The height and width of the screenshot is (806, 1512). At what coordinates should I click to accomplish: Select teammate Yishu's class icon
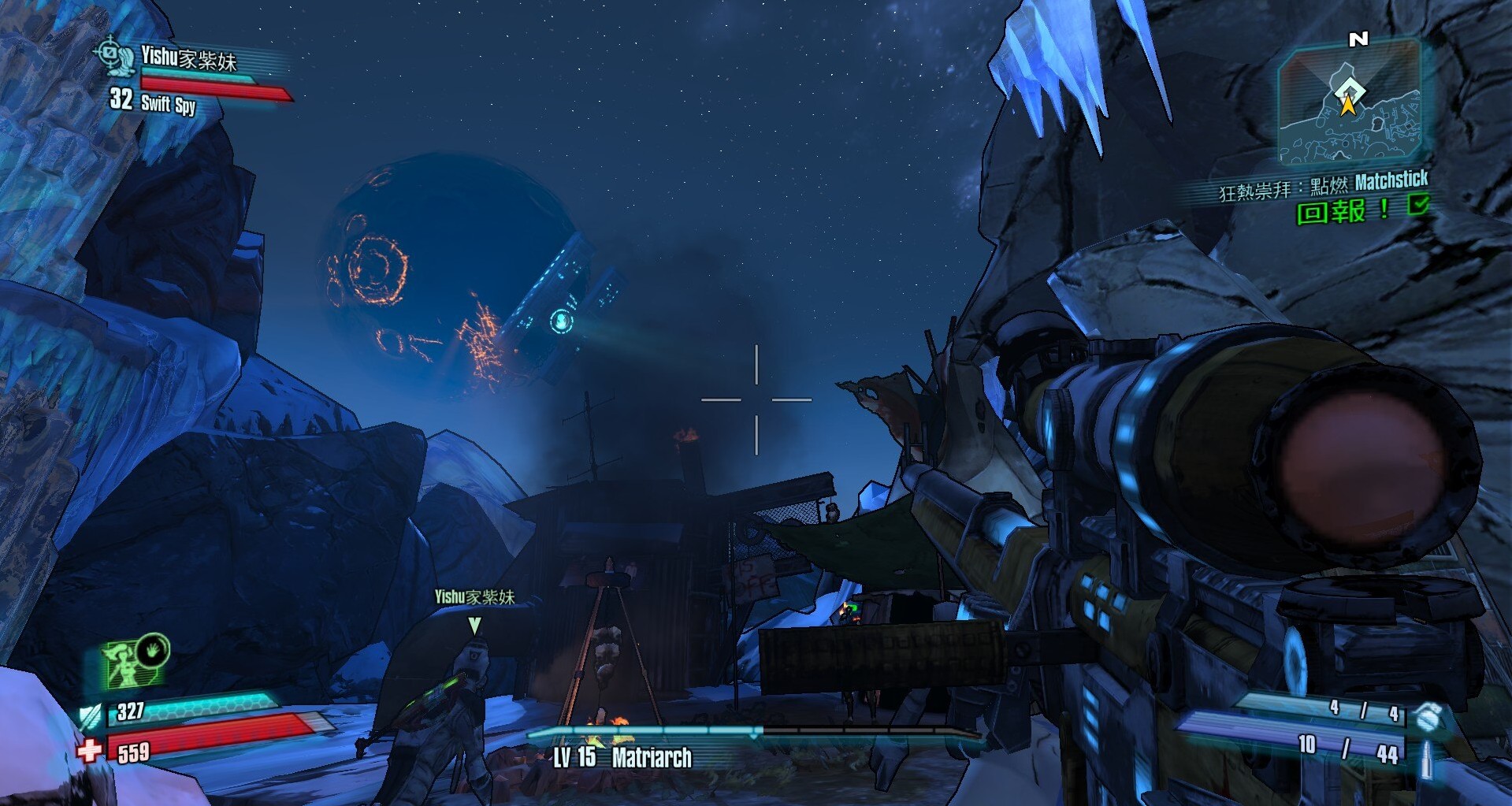tap(116, 55)
